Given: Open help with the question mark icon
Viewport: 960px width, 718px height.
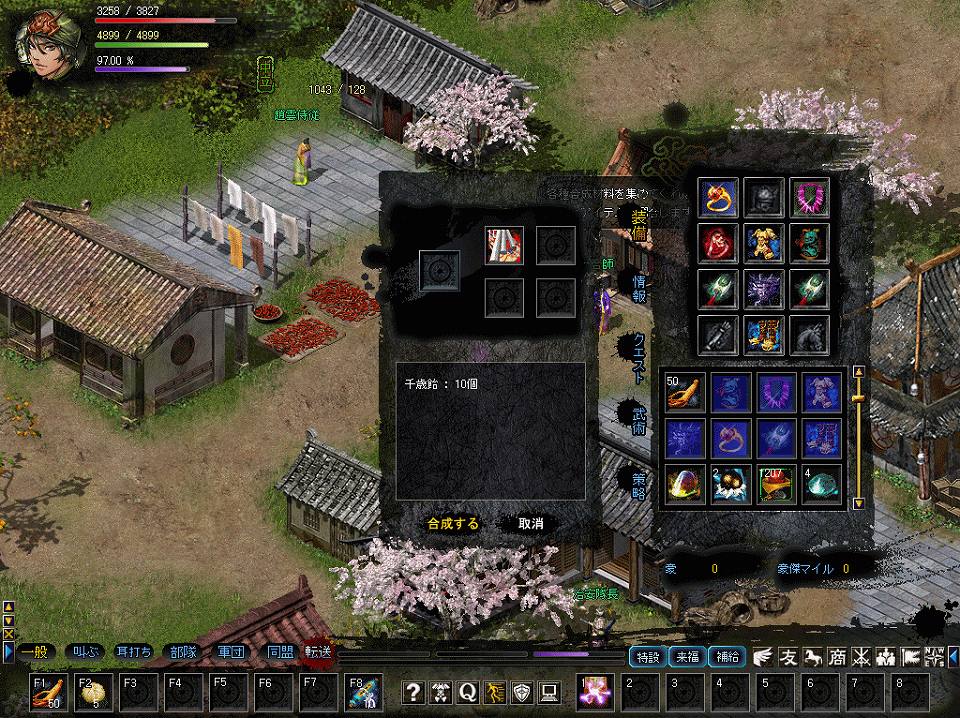Looking at the screenshot, I should 414,691.
